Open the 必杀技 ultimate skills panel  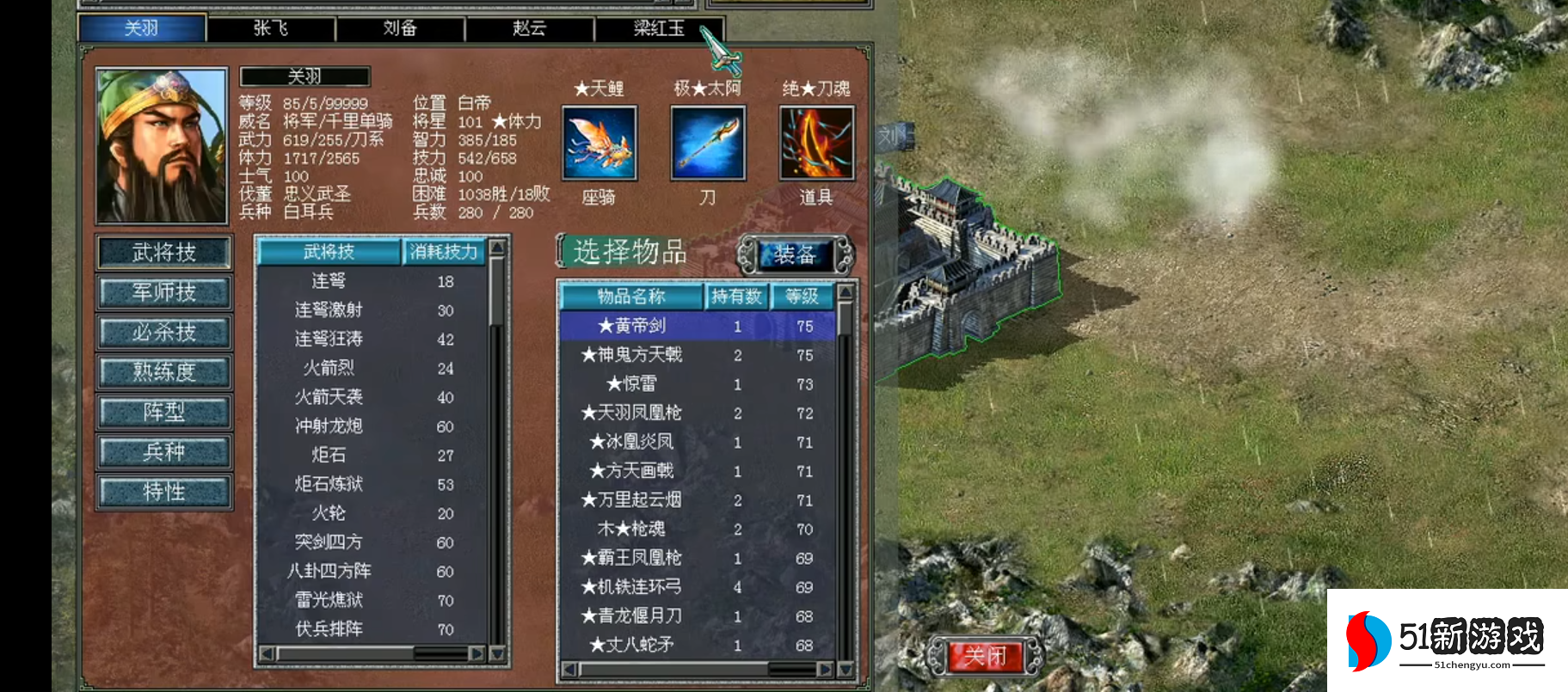click(163, 332)
